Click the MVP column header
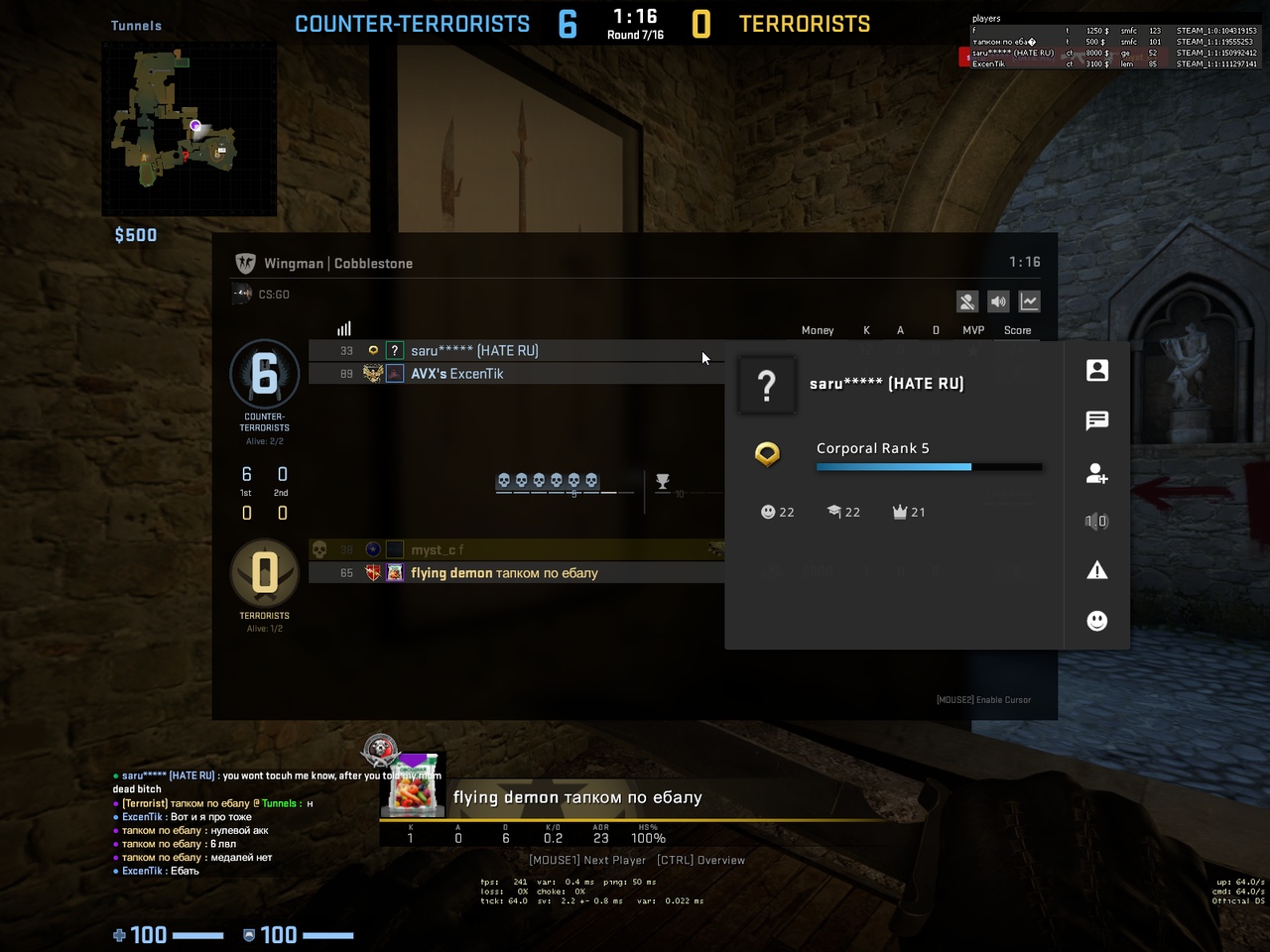 click(x=973, y=330)
